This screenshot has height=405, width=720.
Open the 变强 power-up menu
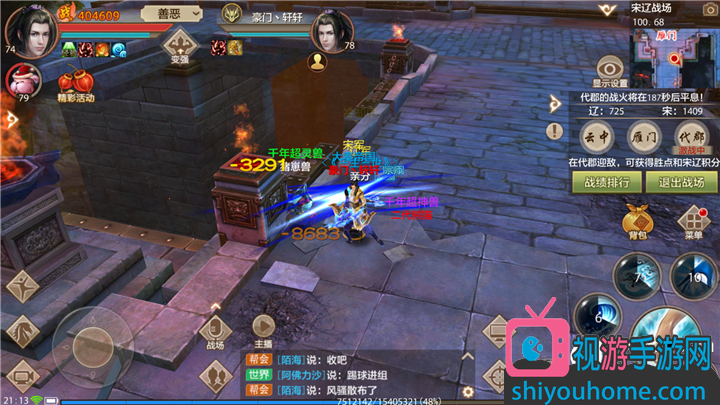pos(181,44)
